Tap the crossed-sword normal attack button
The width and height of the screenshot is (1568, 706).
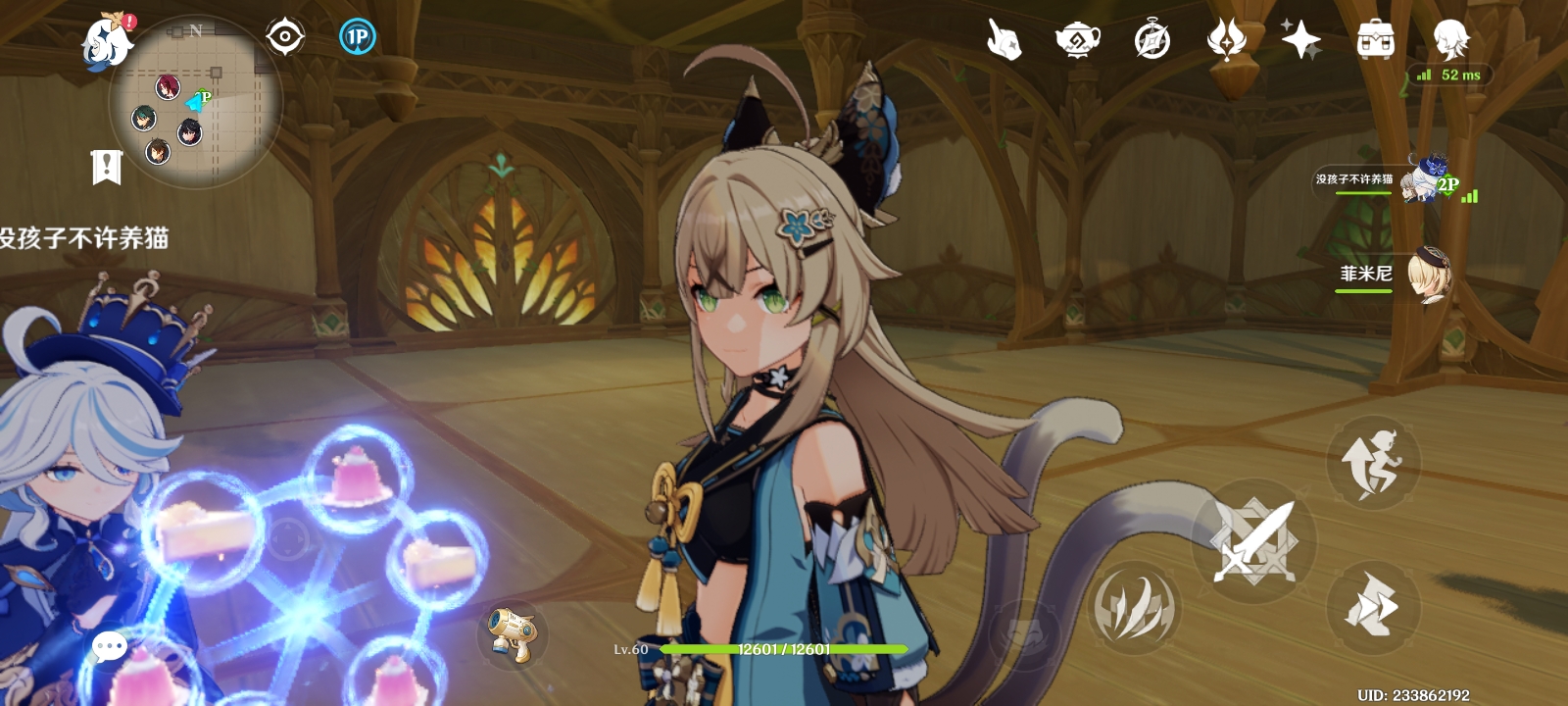pos(1253,540)
